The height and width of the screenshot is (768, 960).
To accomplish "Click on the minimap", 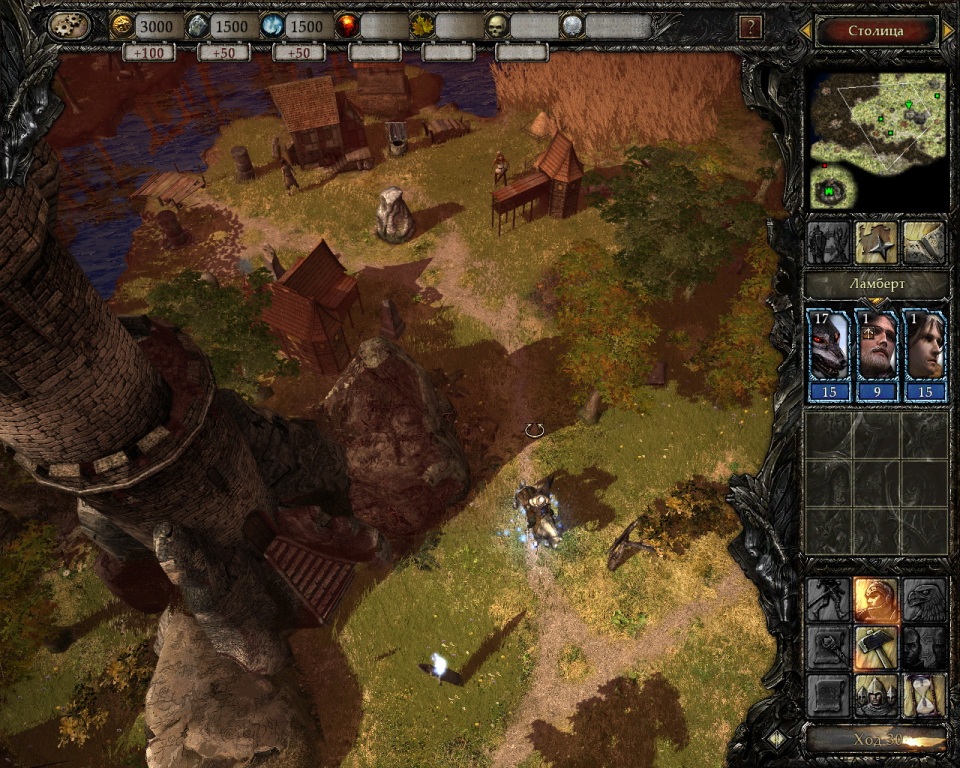I will tap(877, 138).
